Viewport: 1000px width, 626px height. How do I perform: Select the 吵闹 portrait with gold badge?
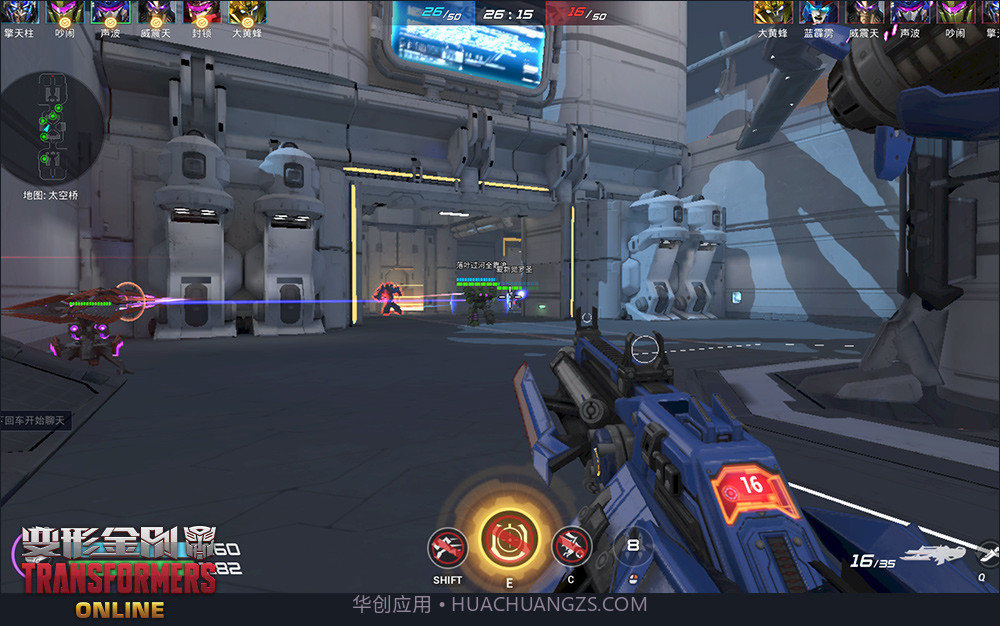tap(64, 13)
